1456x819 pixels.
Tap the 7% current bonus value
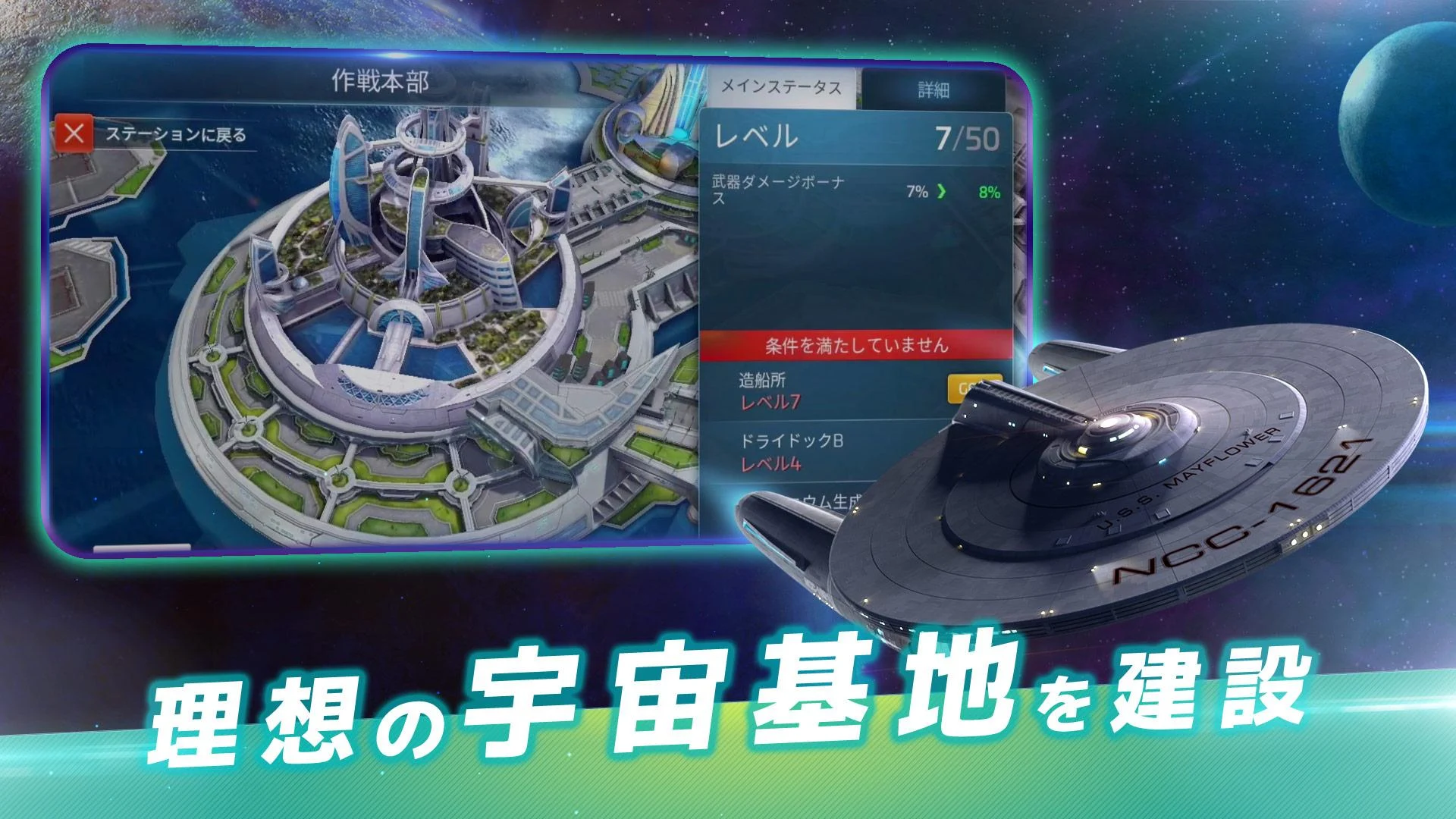(916, 190)
